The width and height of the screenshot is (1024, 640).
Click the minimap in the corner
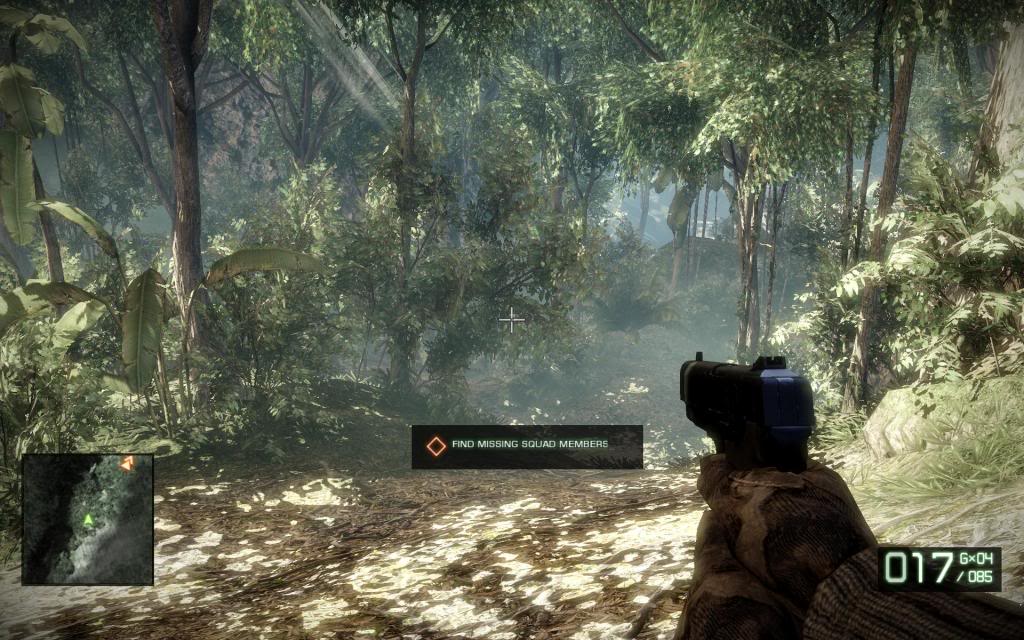click(x=87, y=519)
